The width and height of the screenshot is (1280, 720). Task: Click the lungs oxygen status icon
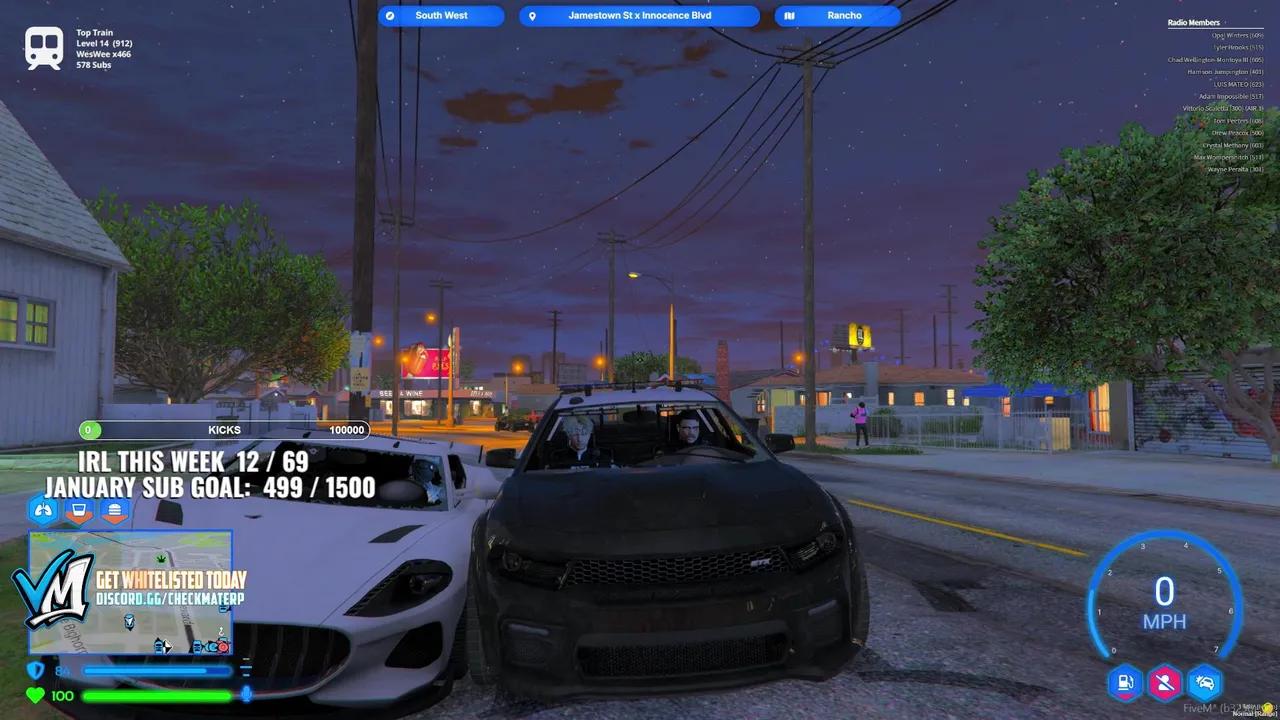[x=42, y=509]
